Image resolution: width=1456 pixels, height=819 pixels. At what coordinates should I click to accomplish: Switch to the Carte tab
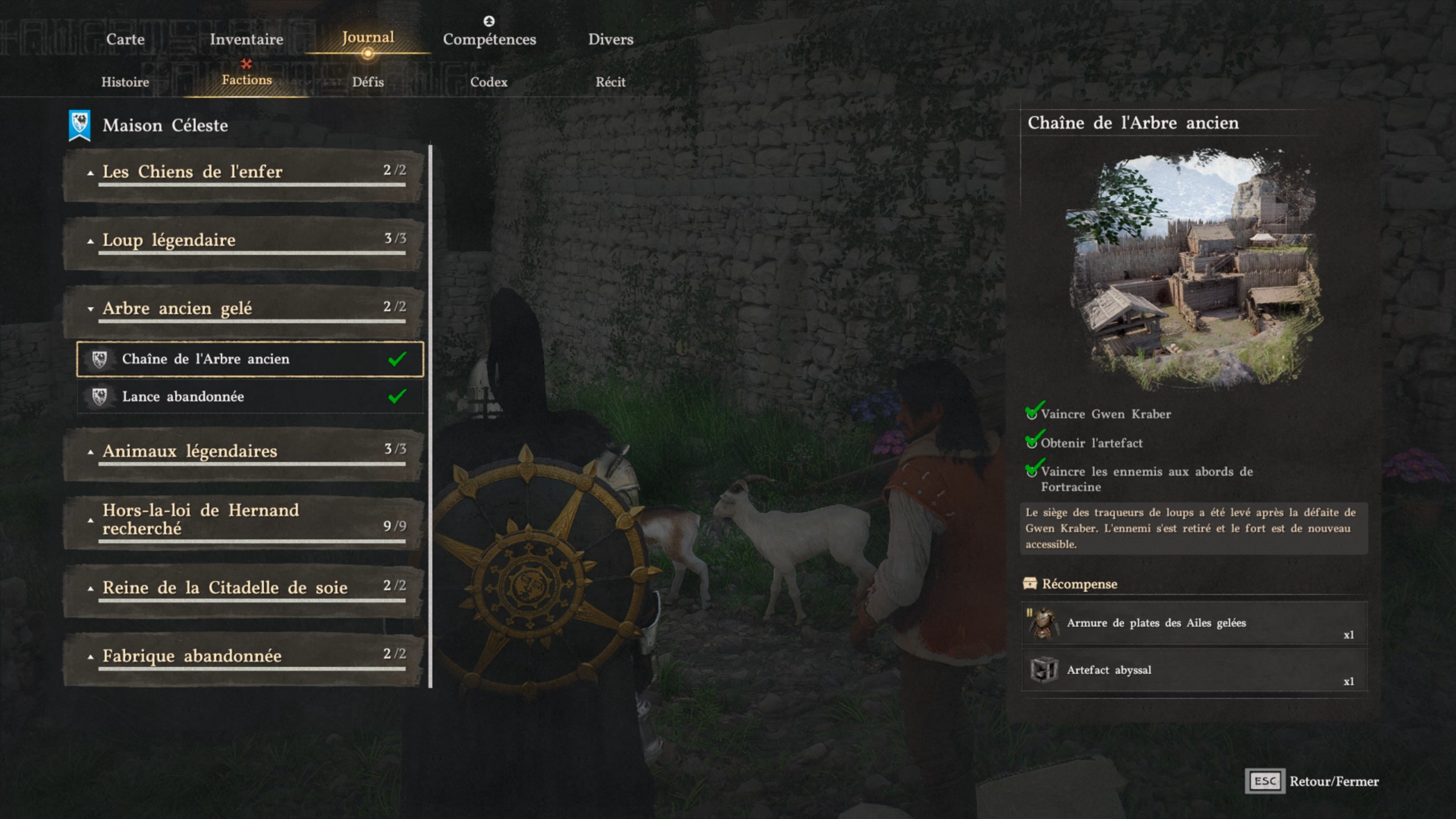coord(125,39)
